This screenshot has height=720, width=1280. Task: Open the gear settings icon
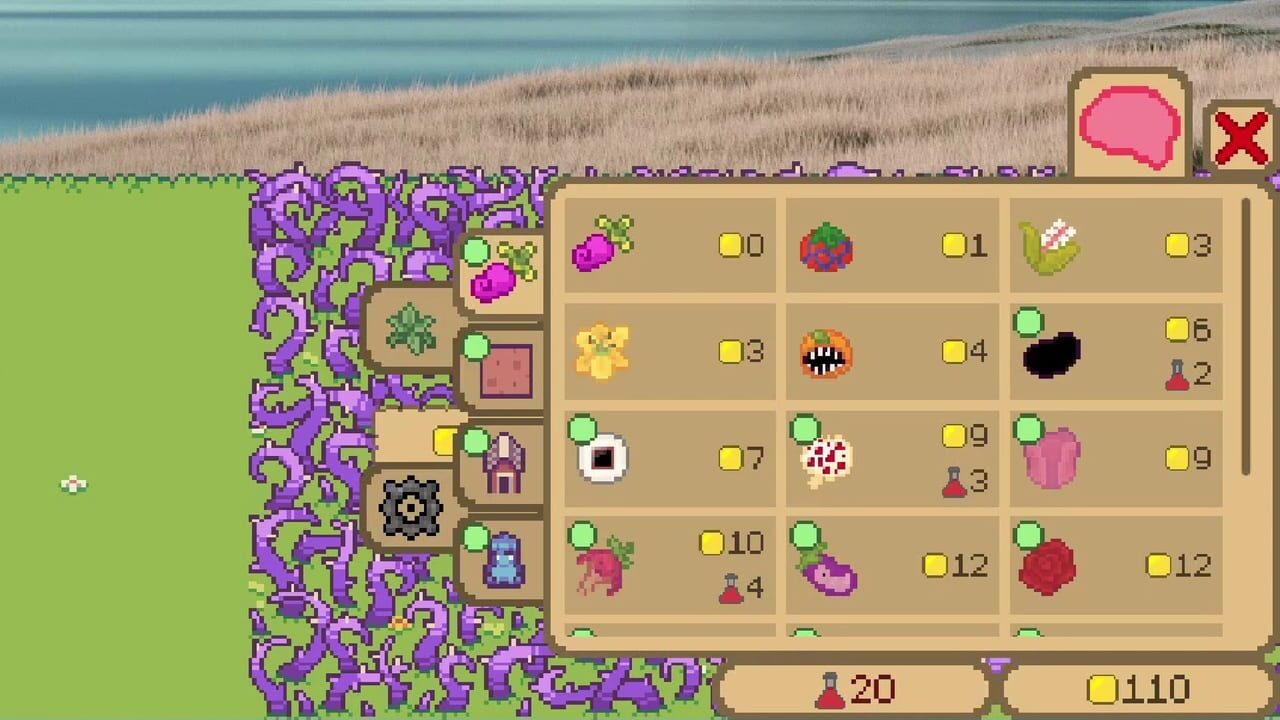point(410,505)
